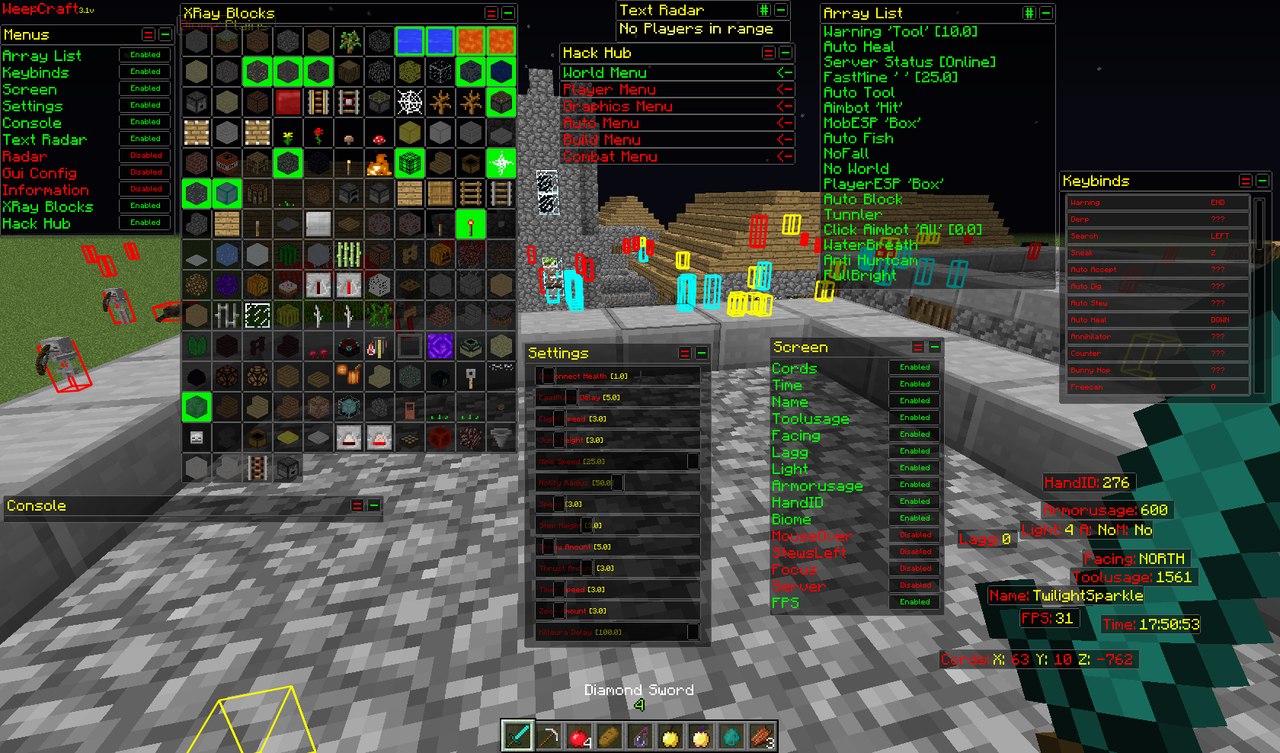Select the fire block icon in XRay Blocks

(378, 164)
